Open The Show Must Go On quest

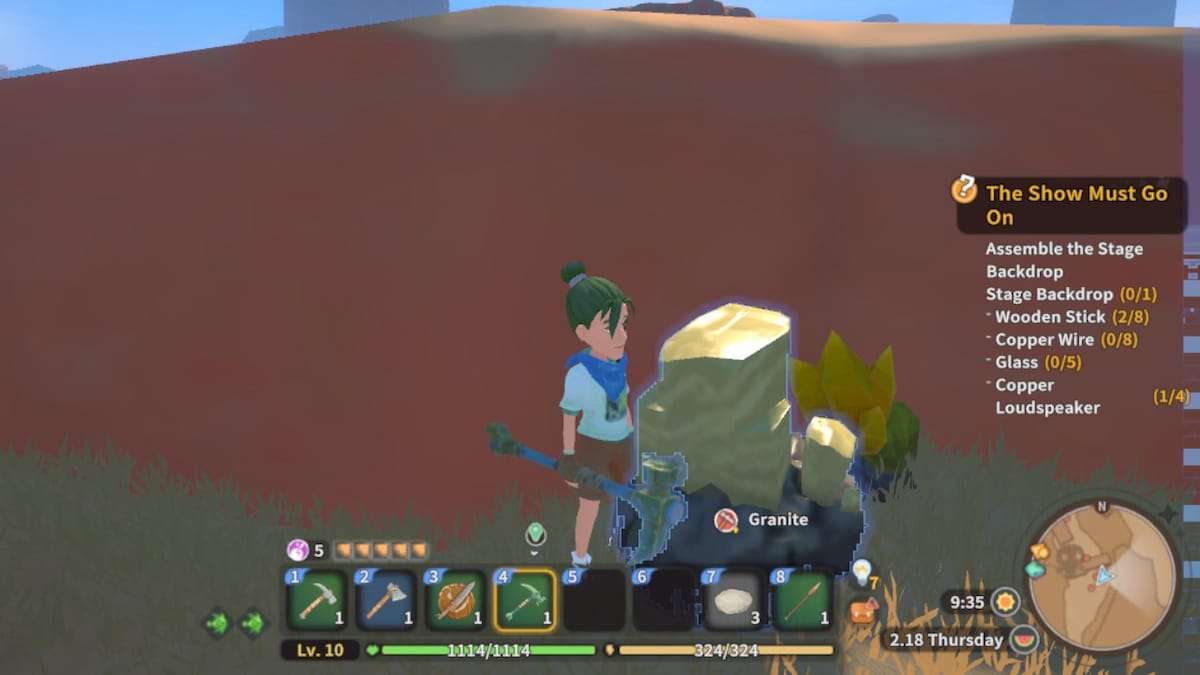[1076, 205]
